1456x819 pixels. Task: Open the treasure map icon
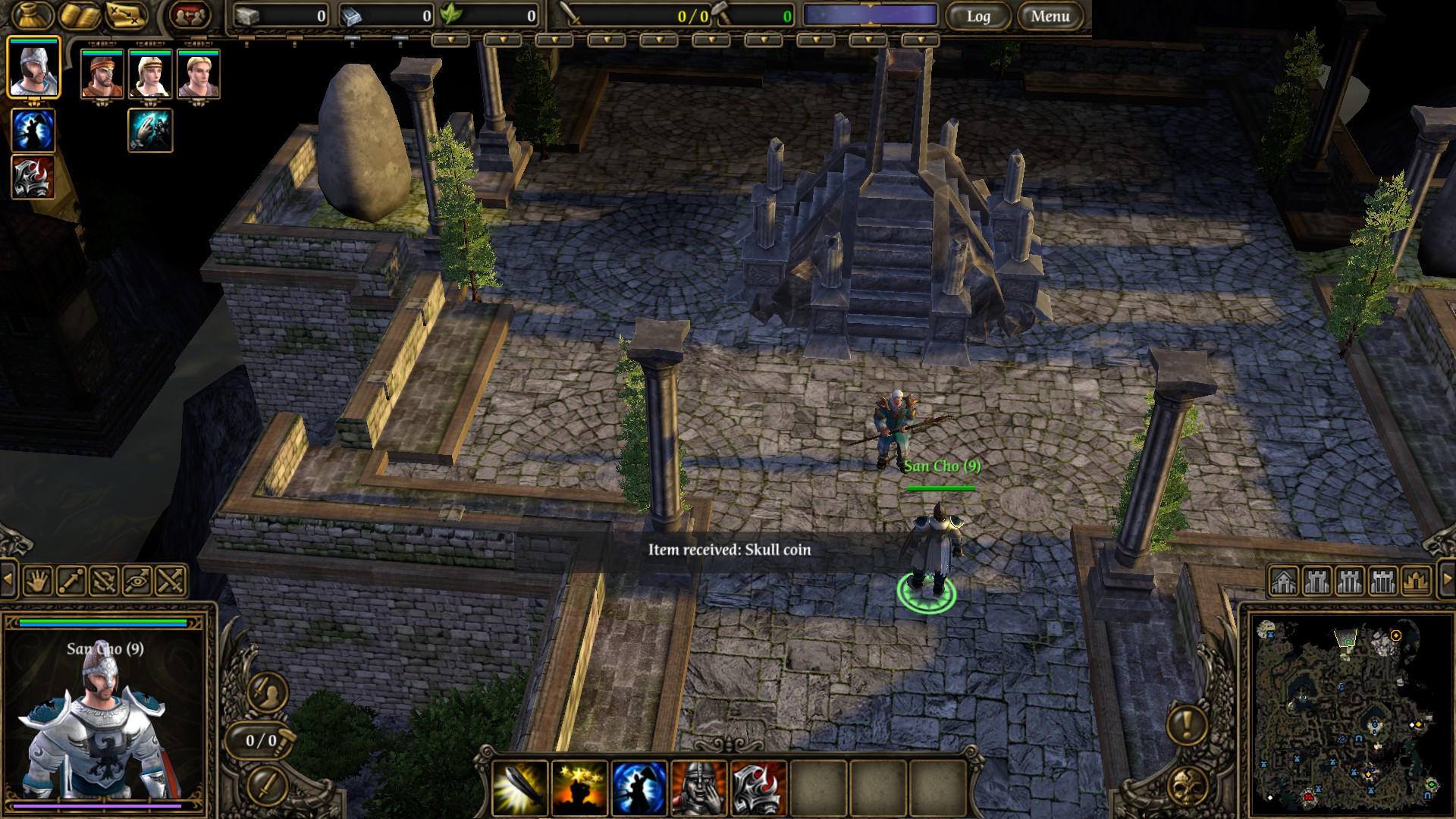(127, 16)
